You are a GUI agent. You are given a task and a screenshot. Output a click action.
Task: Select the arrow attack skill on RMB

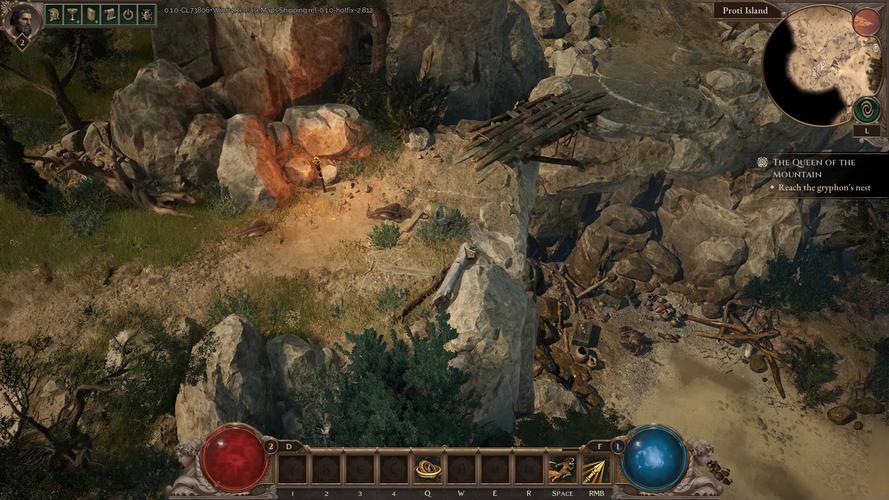tap(595, 468)
